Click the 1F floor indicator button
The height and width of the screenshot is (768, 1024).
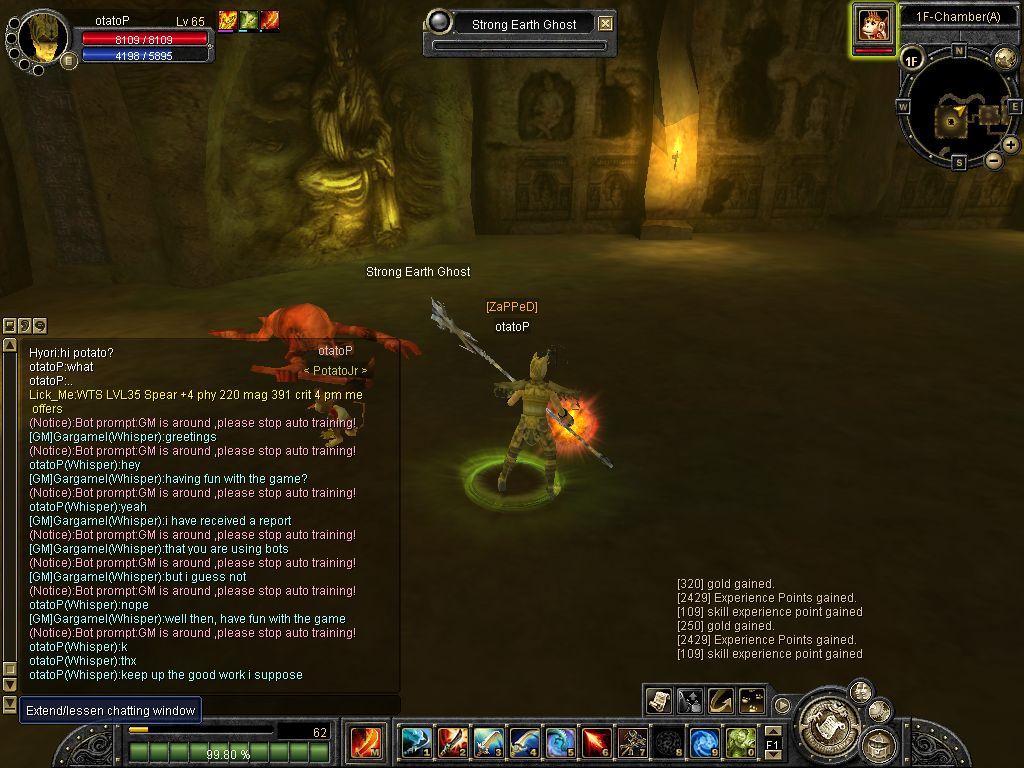click(x=911, y=60)
